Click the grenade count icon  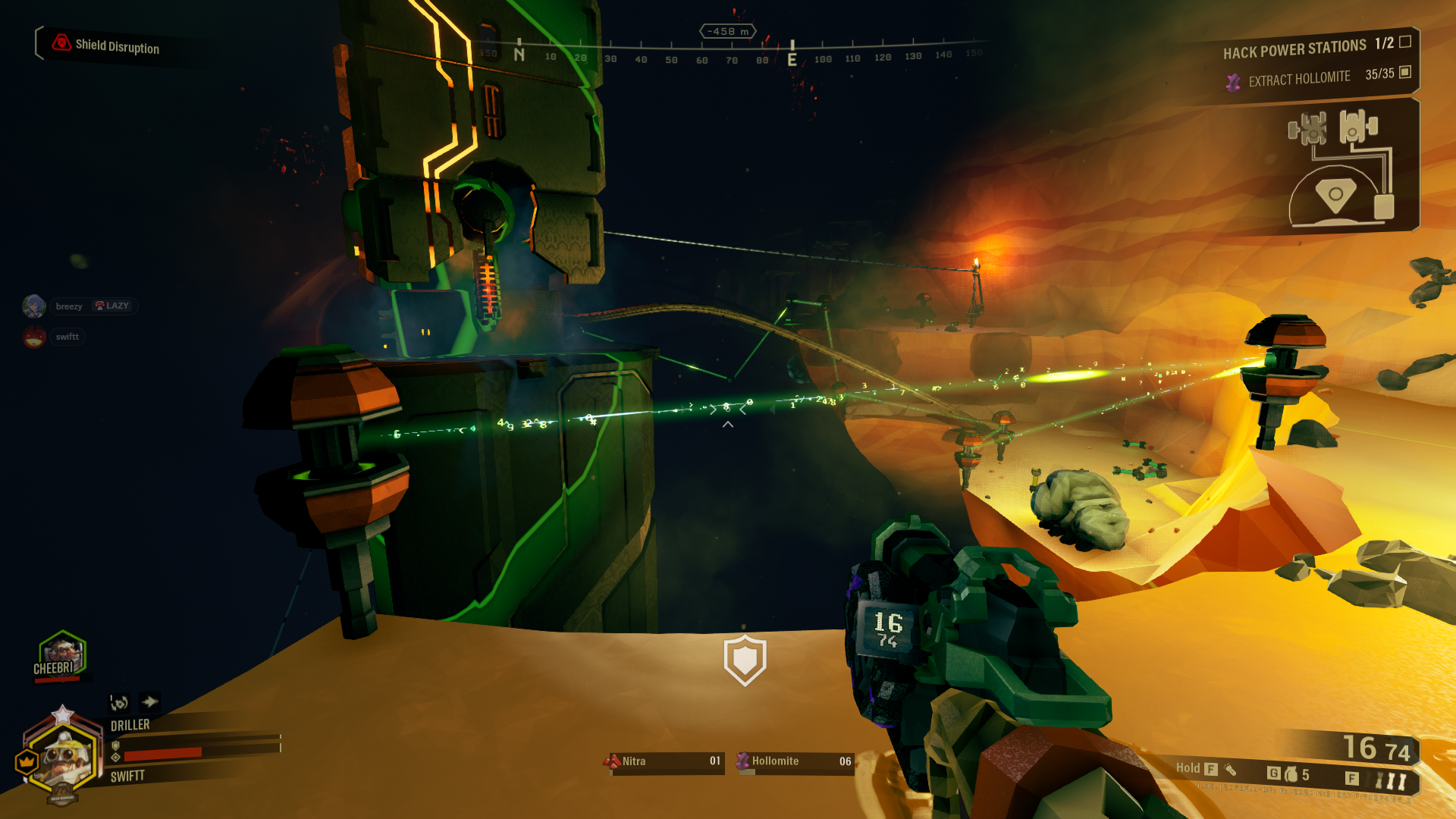(x=1291, y=775)
